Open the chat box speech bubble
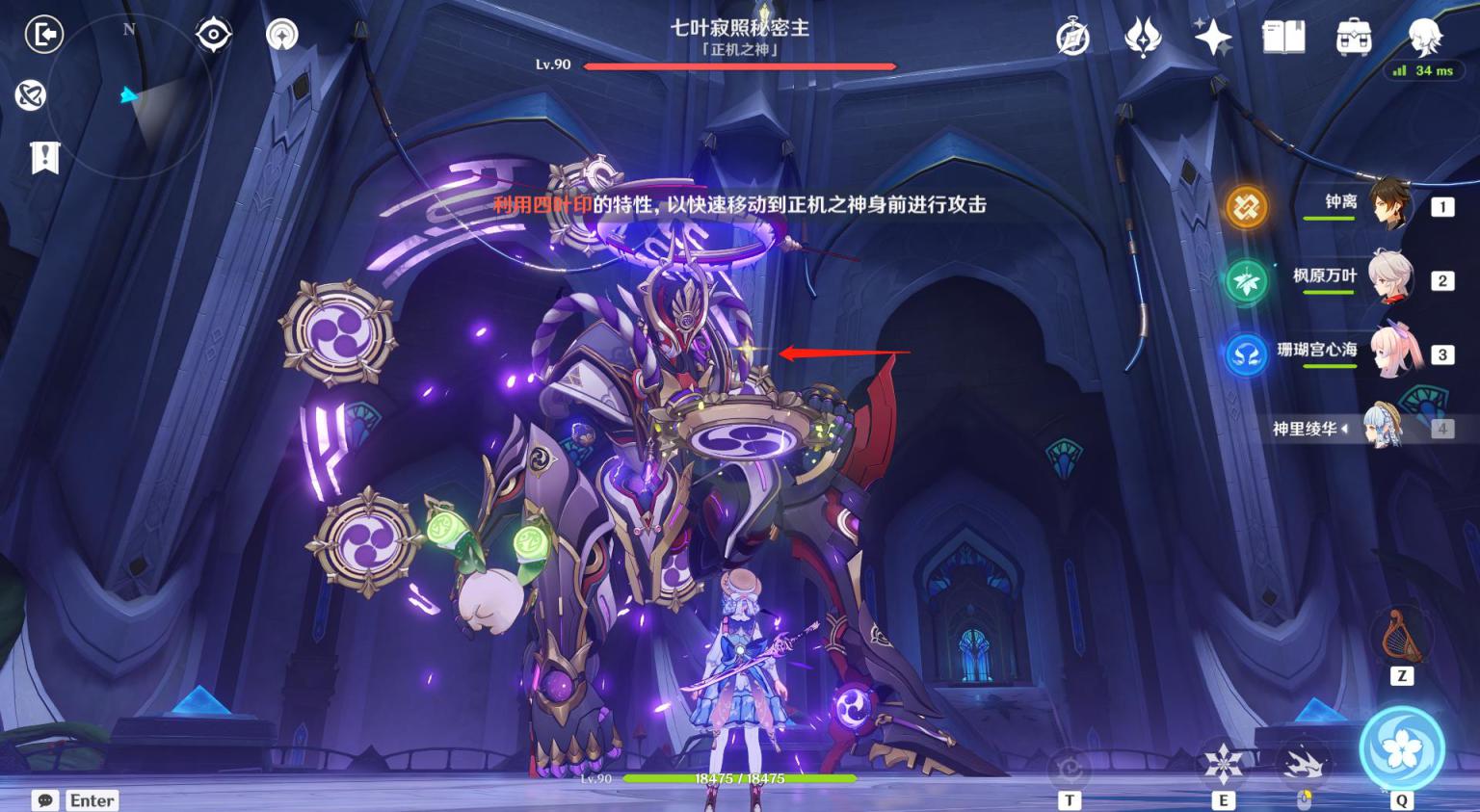This screenshot has height=812, width=1480. [44, 800]
